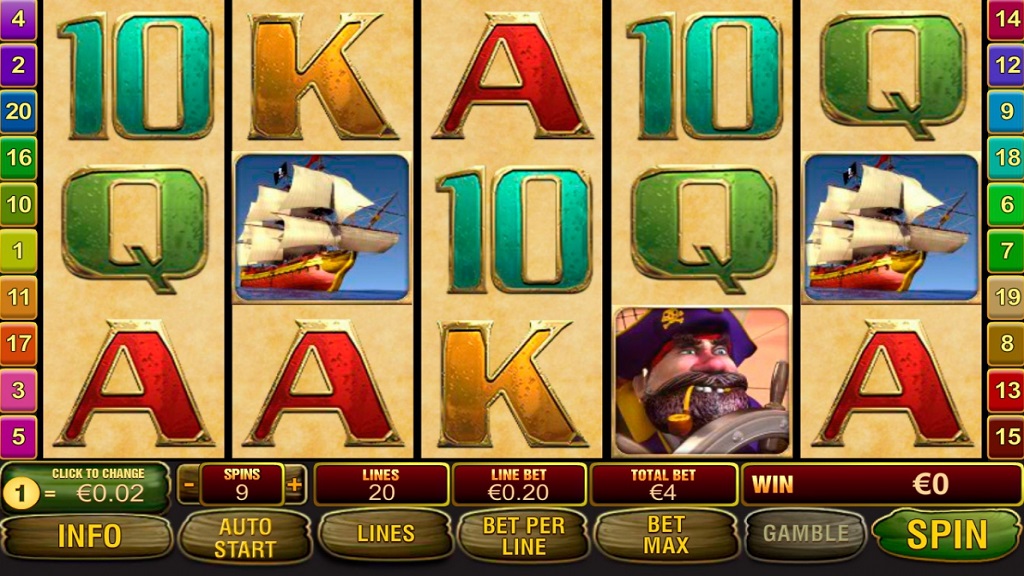Select payline number 4 marker

18,19
